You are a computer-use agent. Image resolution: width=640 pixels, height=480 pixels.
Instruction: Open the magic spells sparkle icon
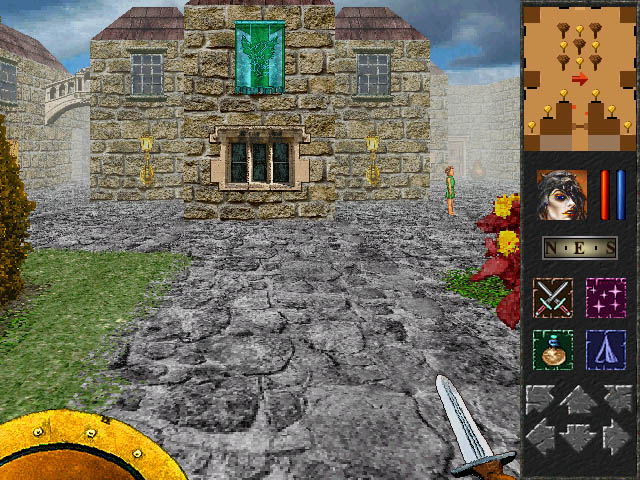coord(606,299)
